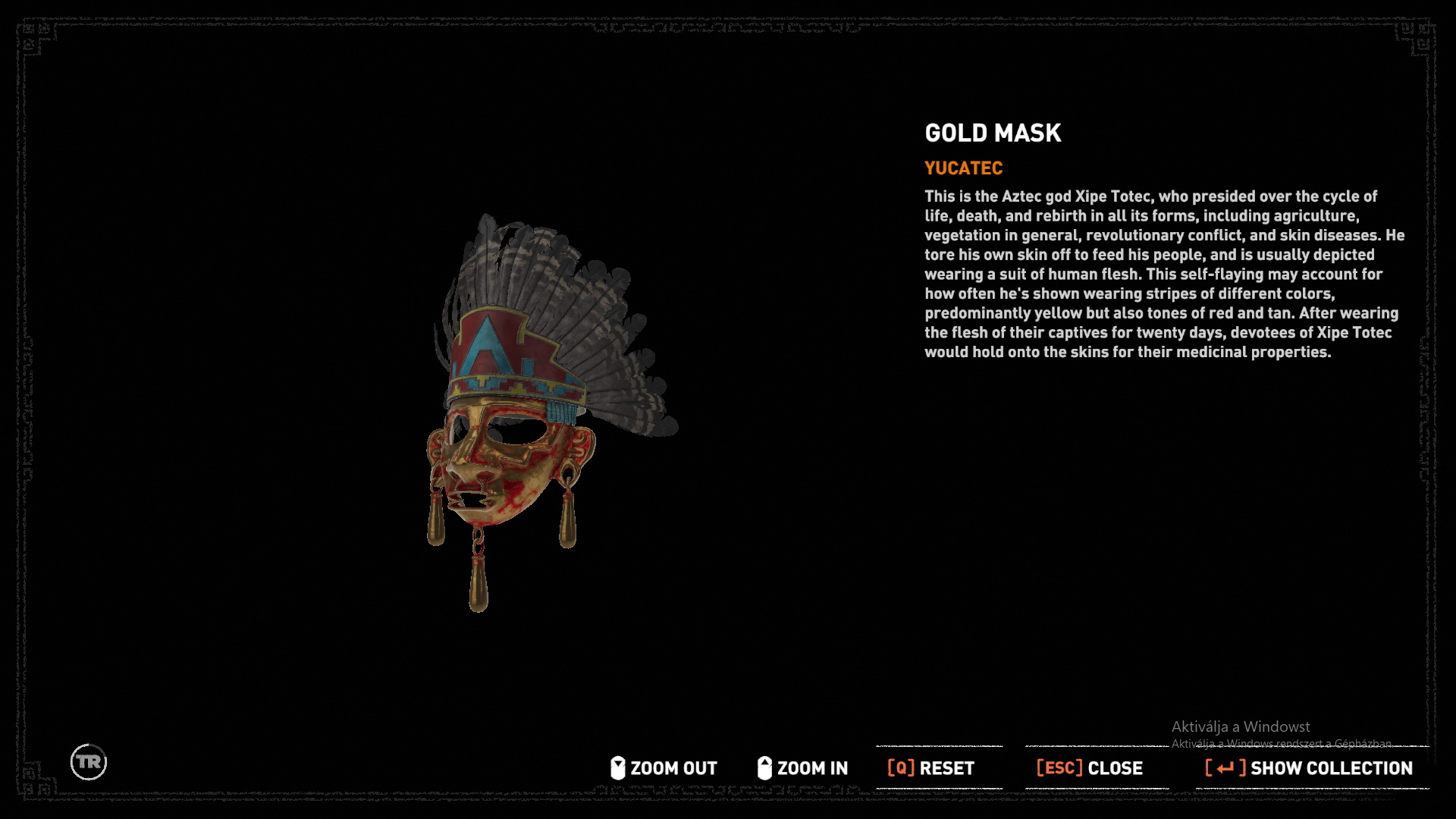Zoom in on the Gold Mask

click(x=803, y=768)
